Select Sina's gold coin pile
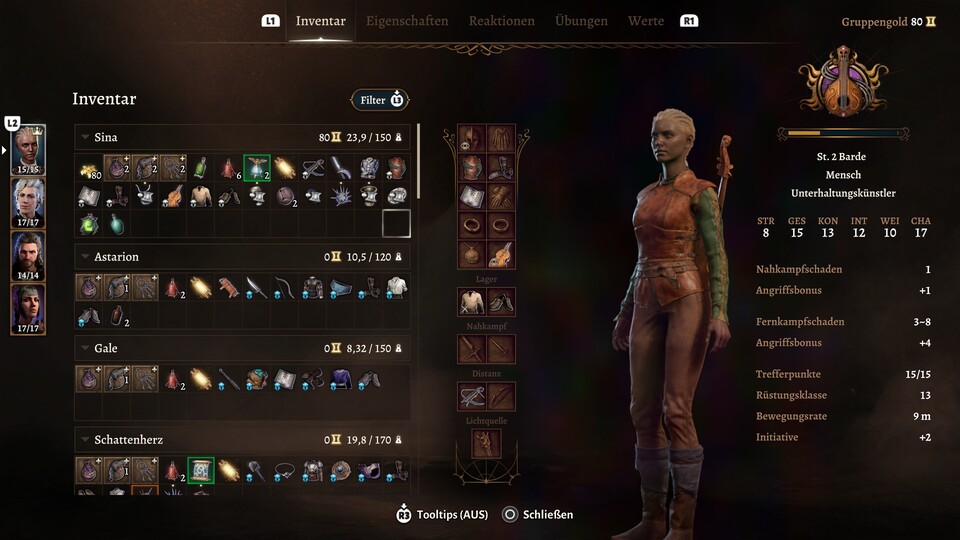The image size is (960, 540). [88, 169]
